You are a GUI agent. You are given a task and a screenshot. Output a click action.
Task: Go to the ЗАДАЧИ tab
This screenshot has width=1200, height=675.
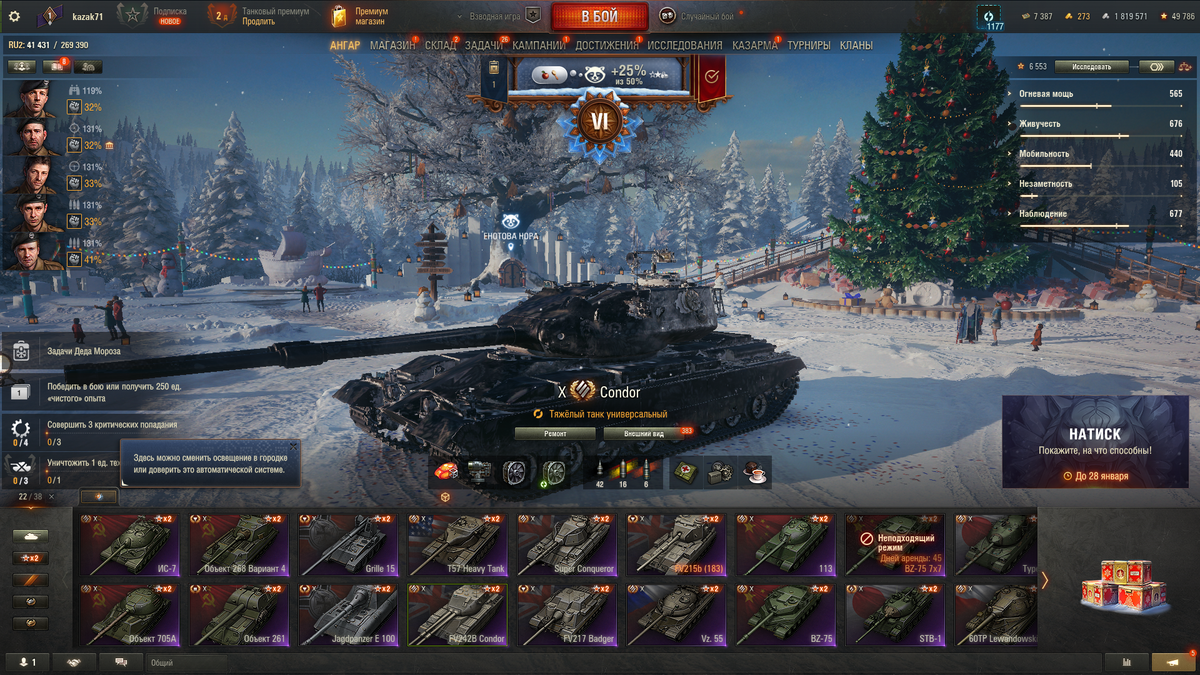point(484,45)
